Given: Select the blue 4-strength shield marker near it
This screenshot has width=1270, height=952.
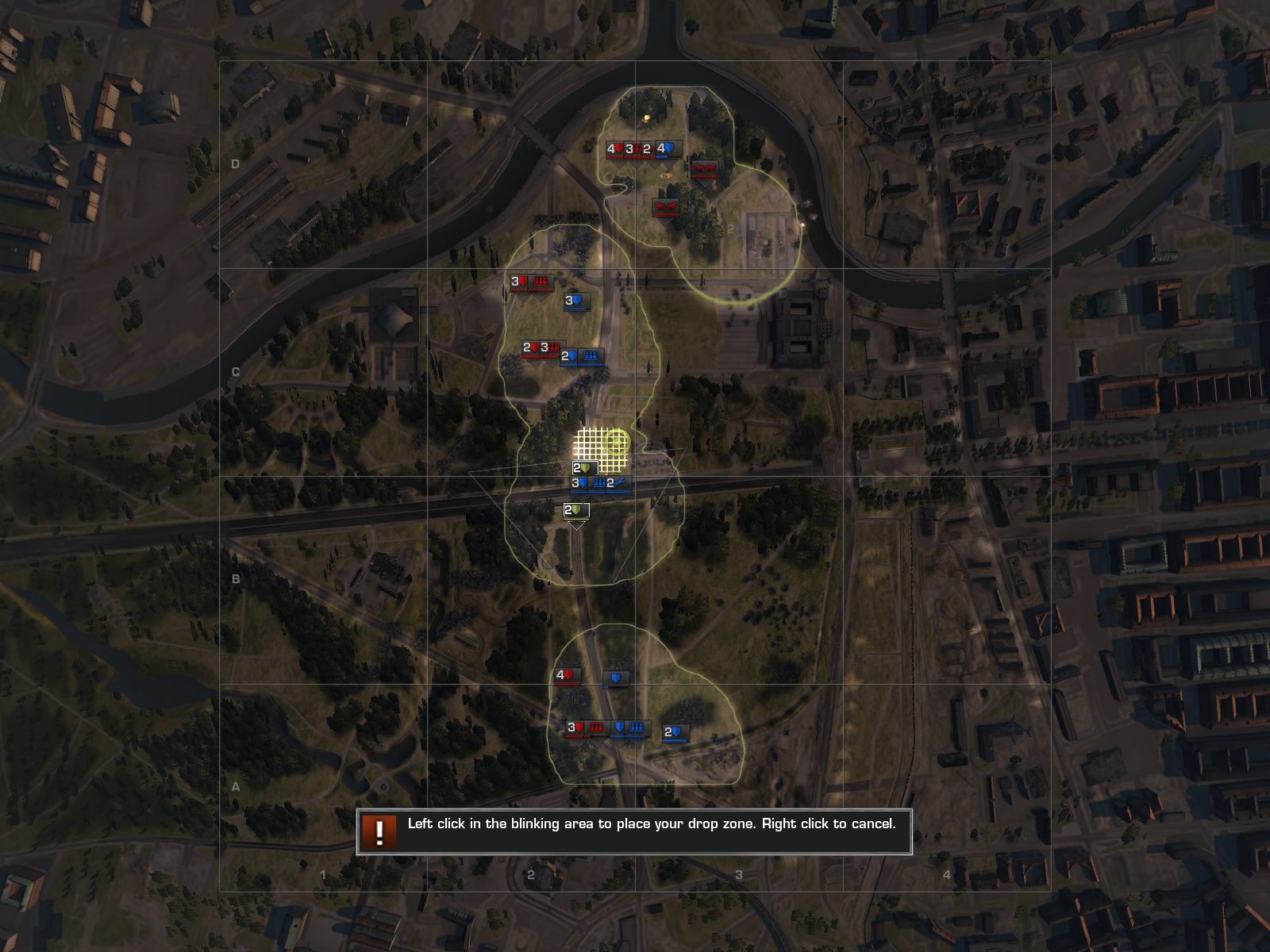Looking at the screenshot, I should (x=667, y=149).
